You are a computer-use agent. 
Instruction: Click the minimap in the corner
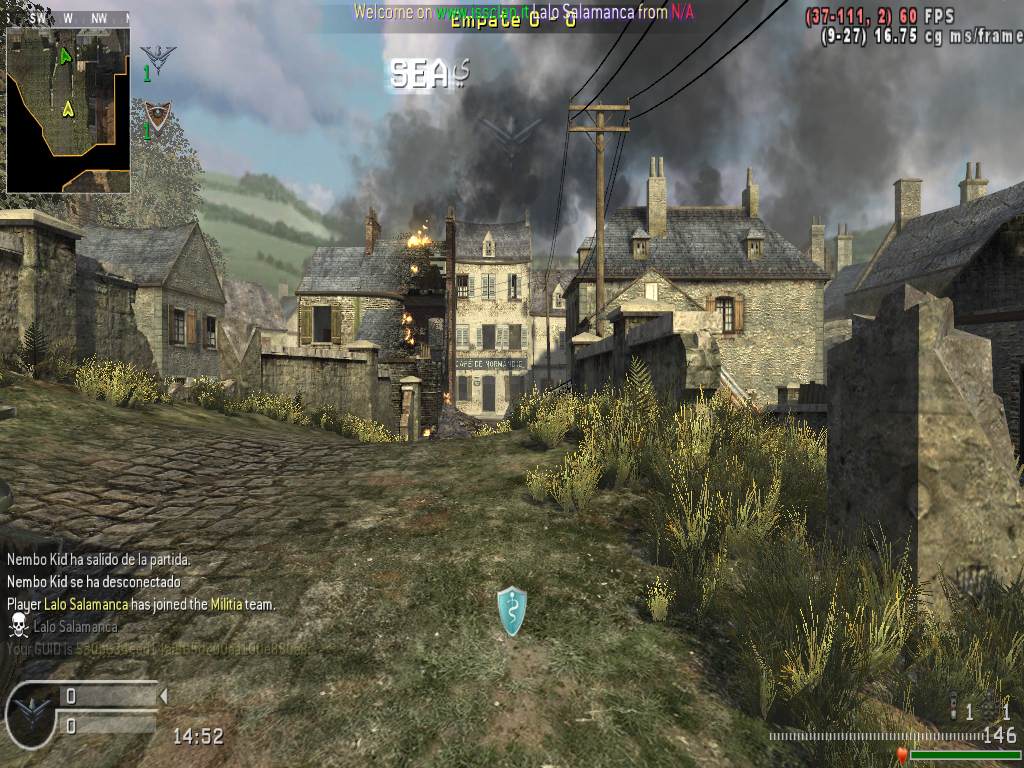pyautogui.click(x=68, y=109)
